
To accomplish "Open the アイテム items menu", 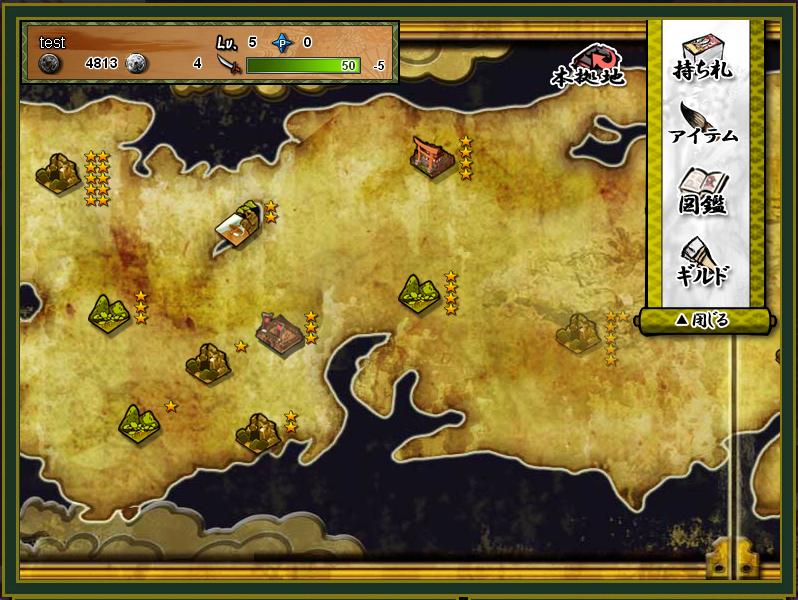I will pos(704,123).
